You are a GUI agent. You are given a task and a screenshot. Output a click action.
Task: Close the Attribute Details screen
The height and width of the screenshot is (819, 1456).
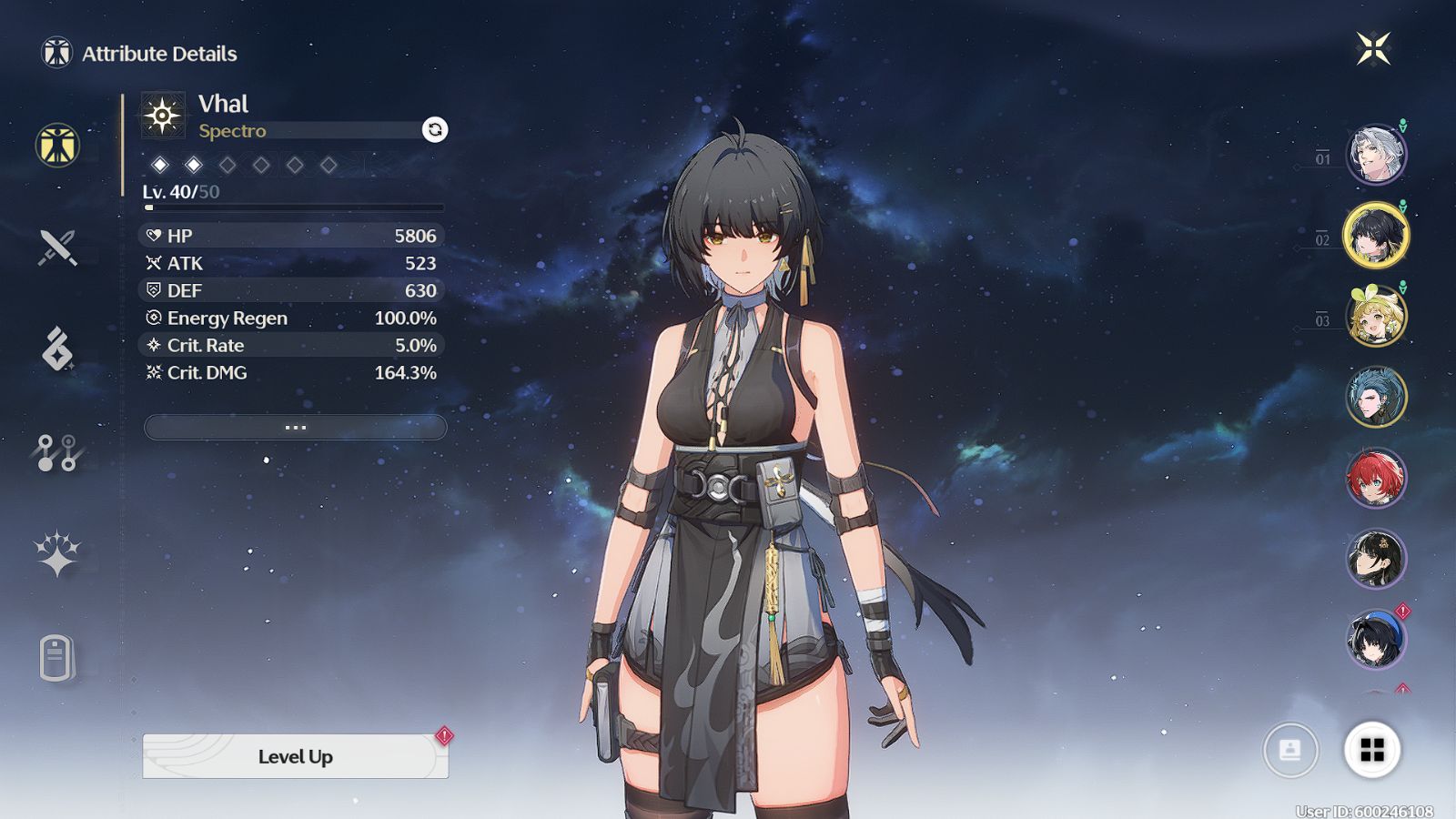point(1373,48)
